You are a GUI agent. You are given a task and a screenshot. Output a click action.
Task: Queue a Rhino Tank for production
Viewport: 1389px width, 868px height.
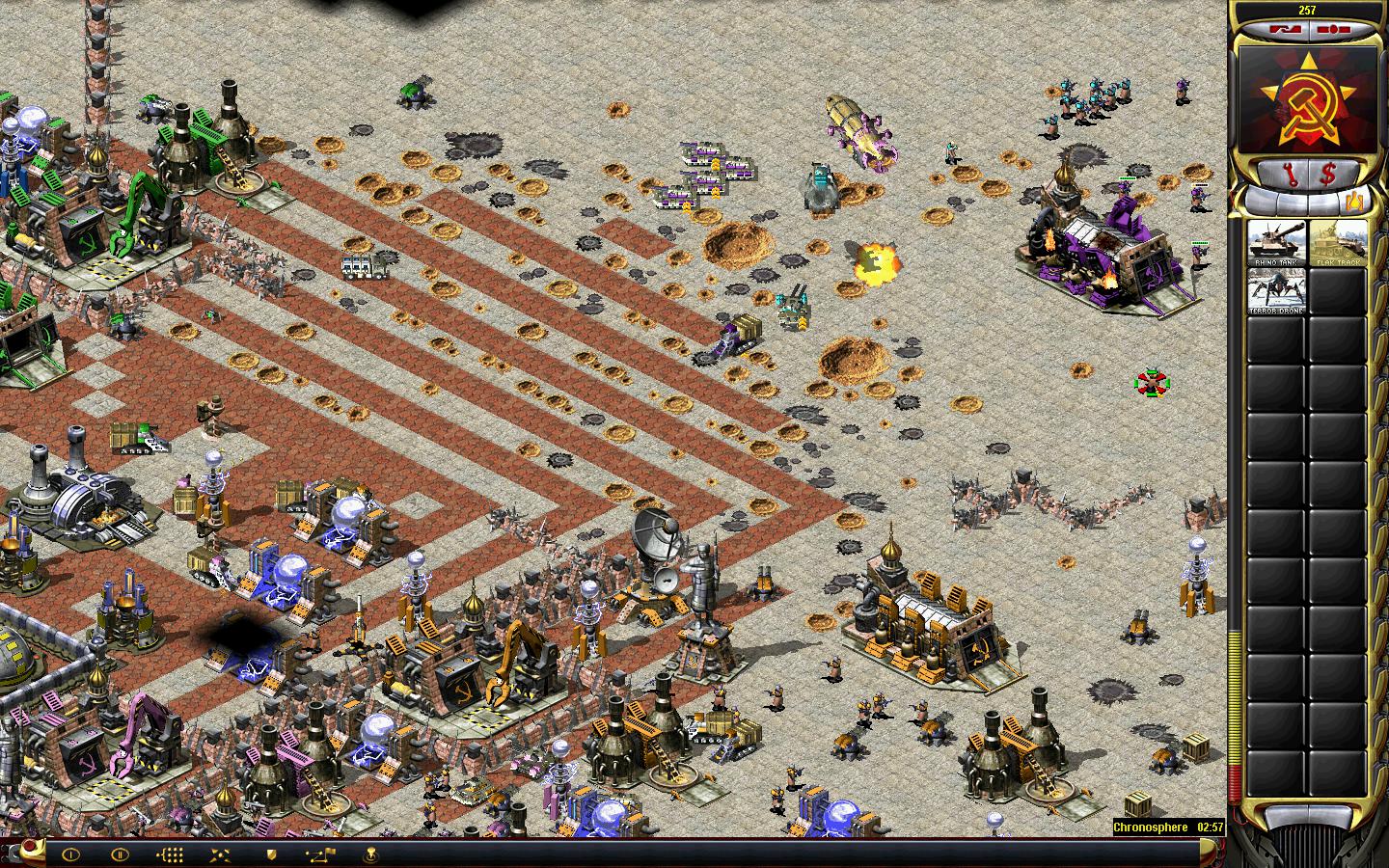point(1276,243)
